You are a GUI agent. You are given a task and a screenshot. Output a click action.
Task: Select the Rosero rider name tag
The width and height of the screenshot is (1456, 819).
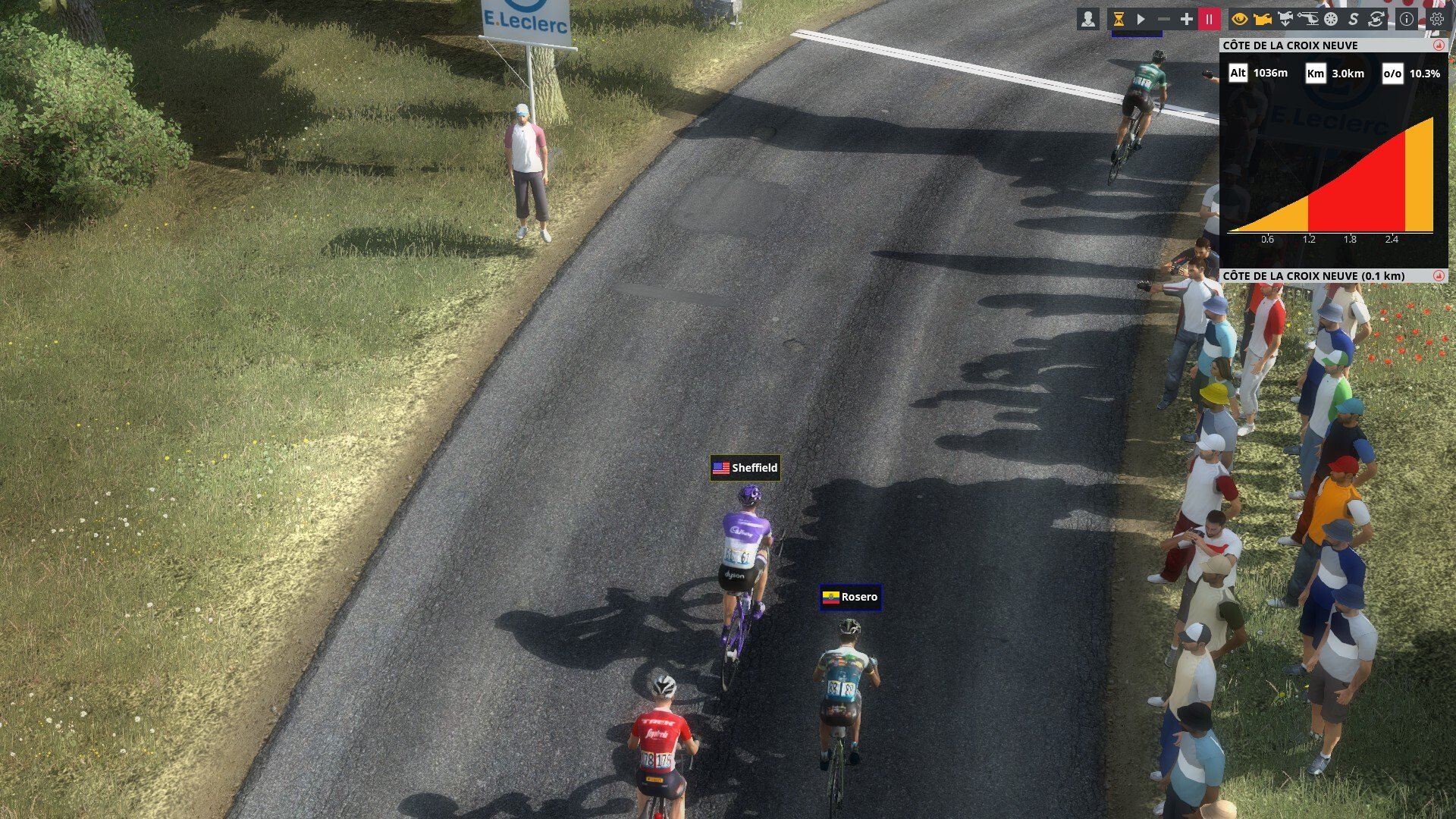coord(850,597)
